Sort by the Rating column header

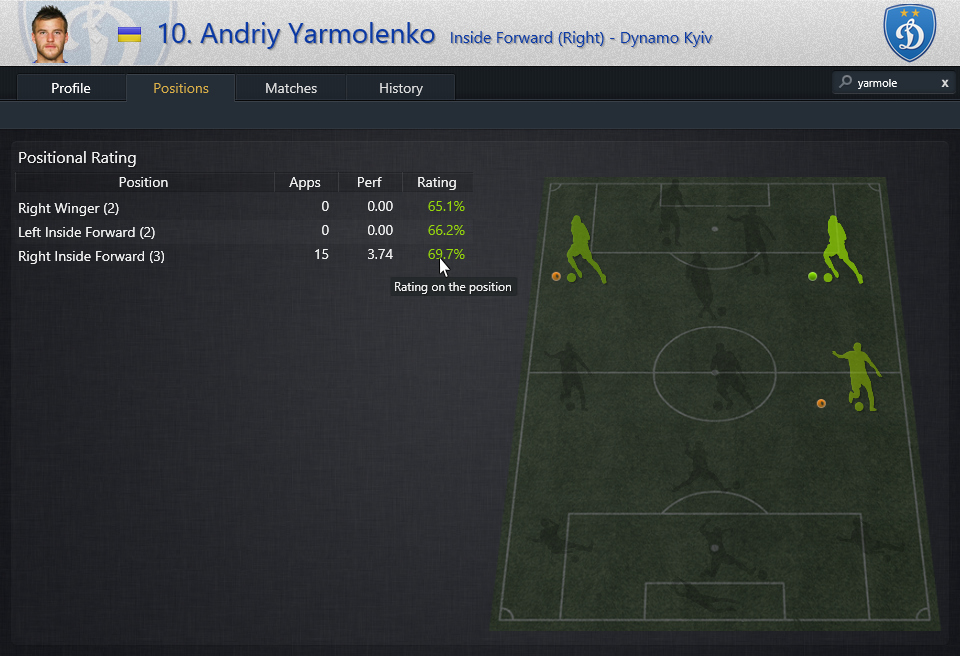436,182
